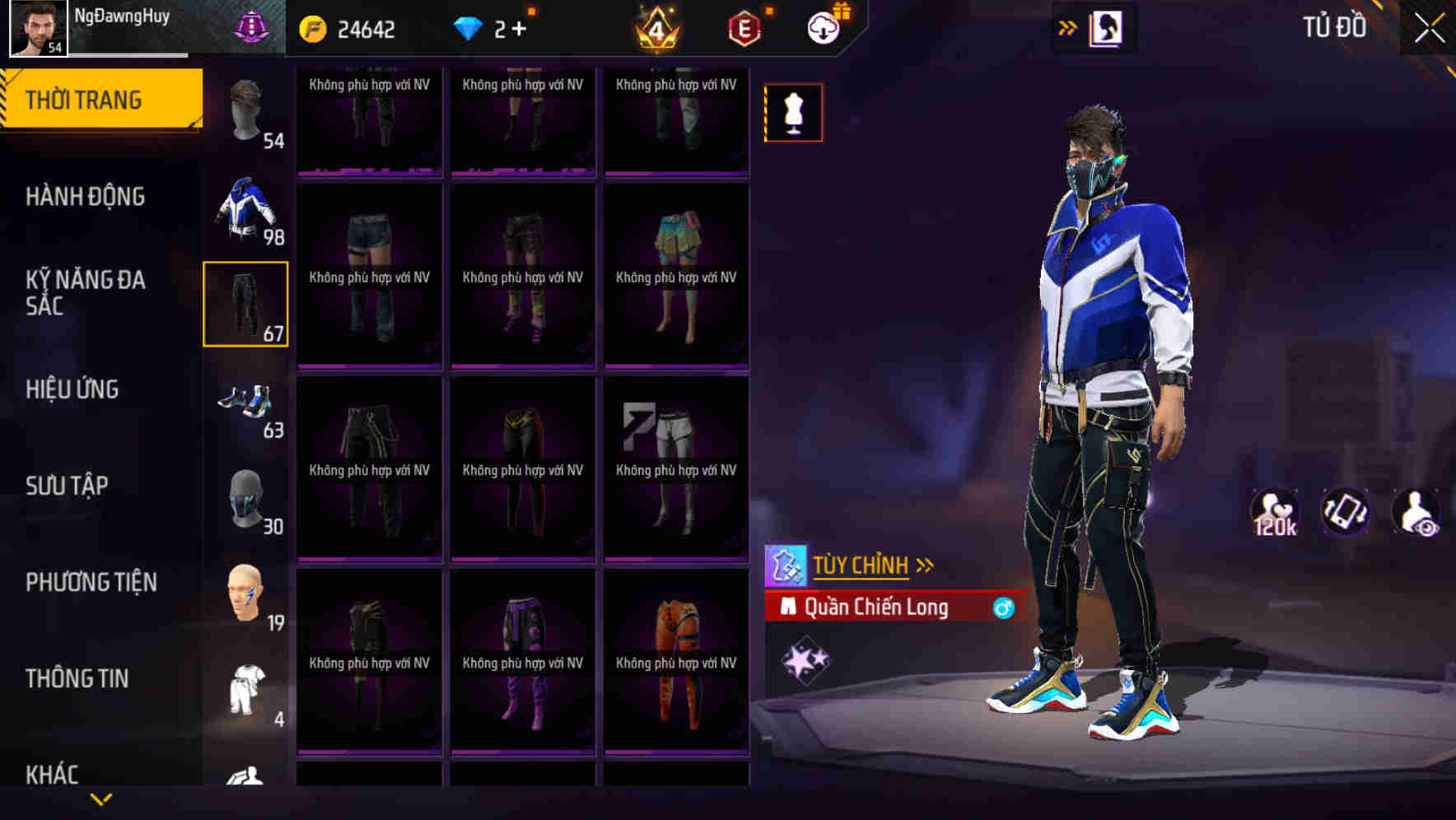Open the star effects icon below Quần Chiến Long
This screenshot has height=820, width=1456.
(x=805, y=657)
